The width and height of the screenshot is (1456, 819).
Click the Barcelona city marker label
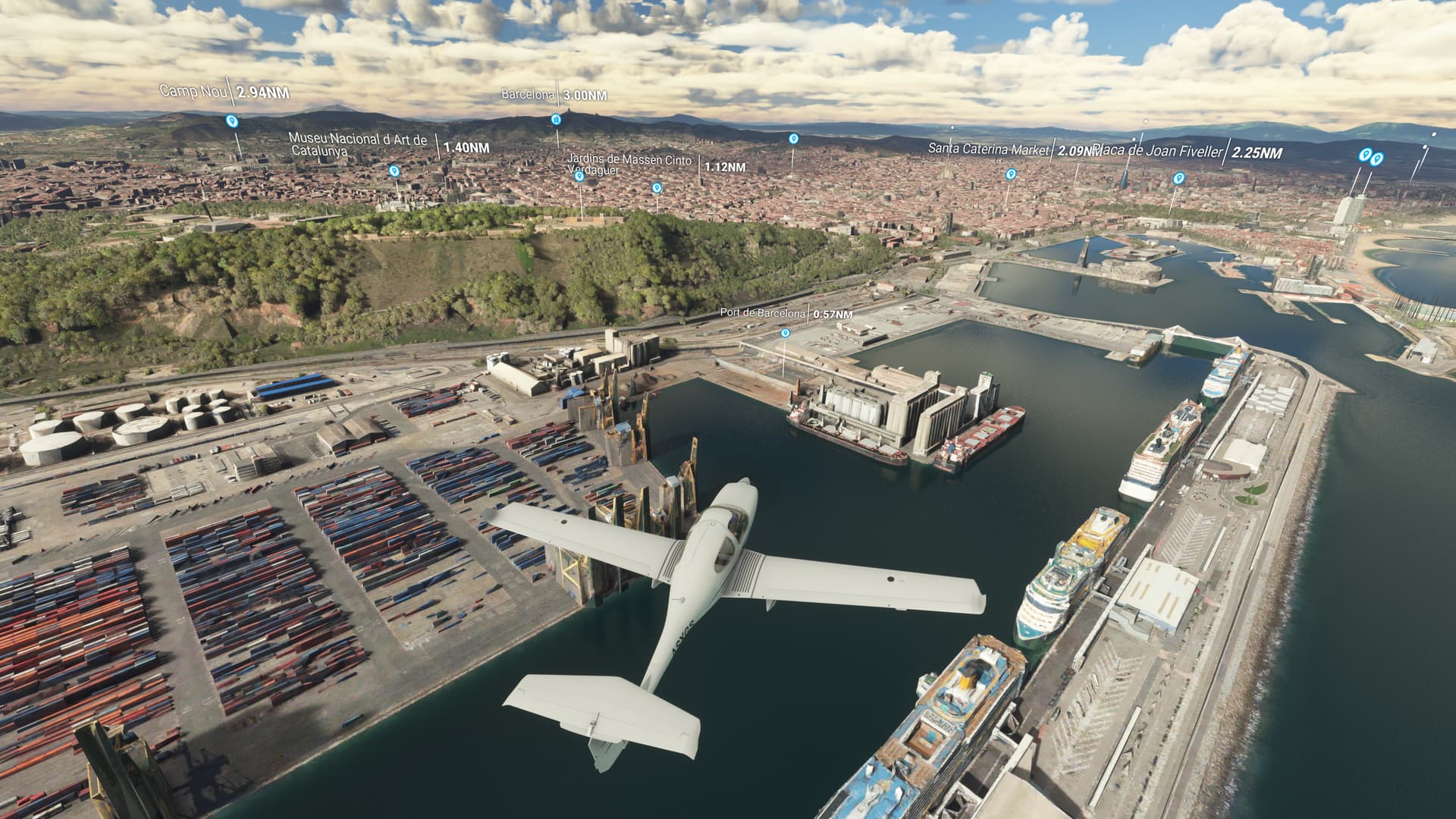(x=529, y=96)
